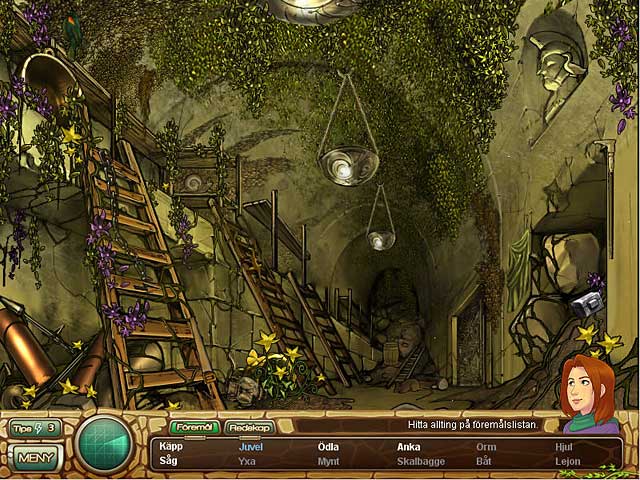Image resolution: width=640 pixels, height=480 pixels.
Task: Activate the green radar scanner
Action: pos(105,442)
